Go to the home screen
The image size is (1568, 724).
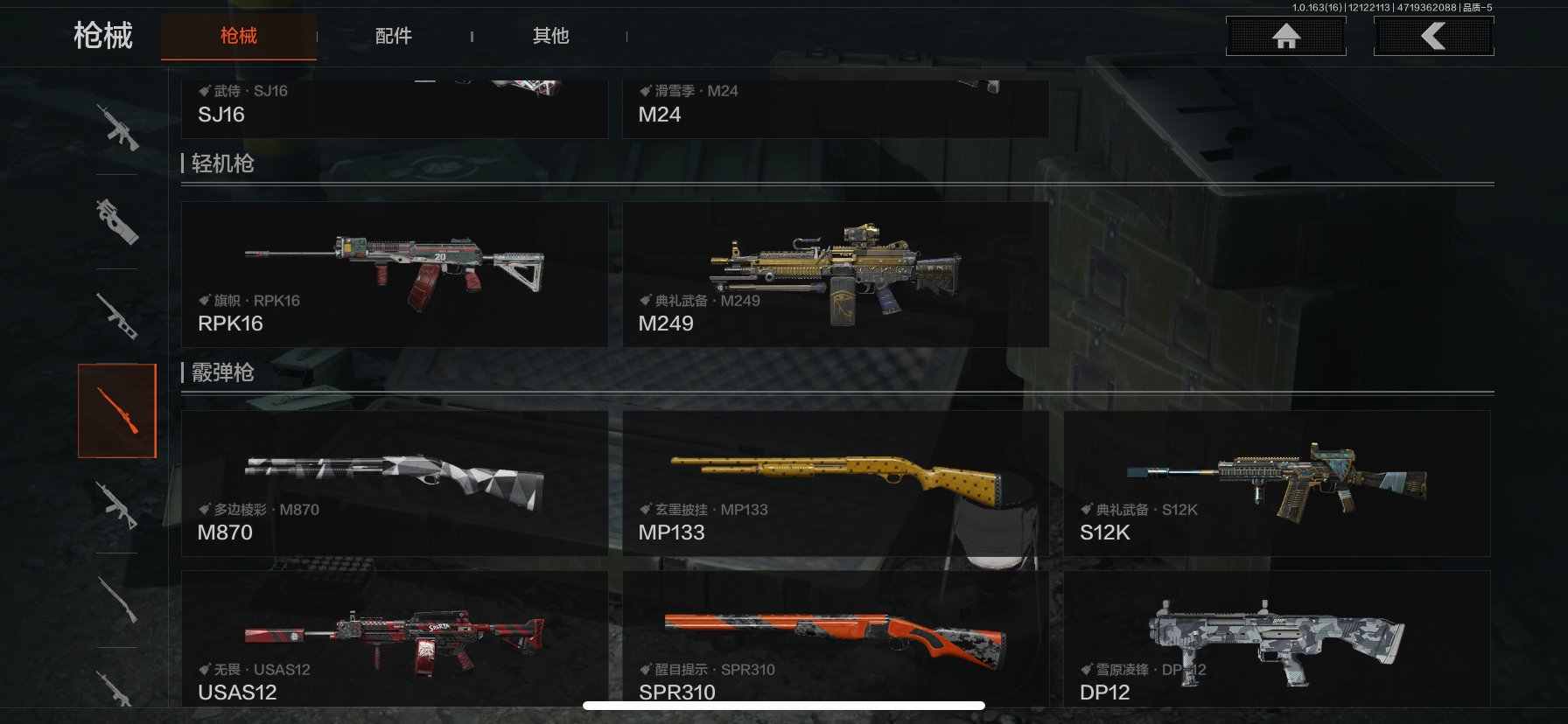(1285, 37)
